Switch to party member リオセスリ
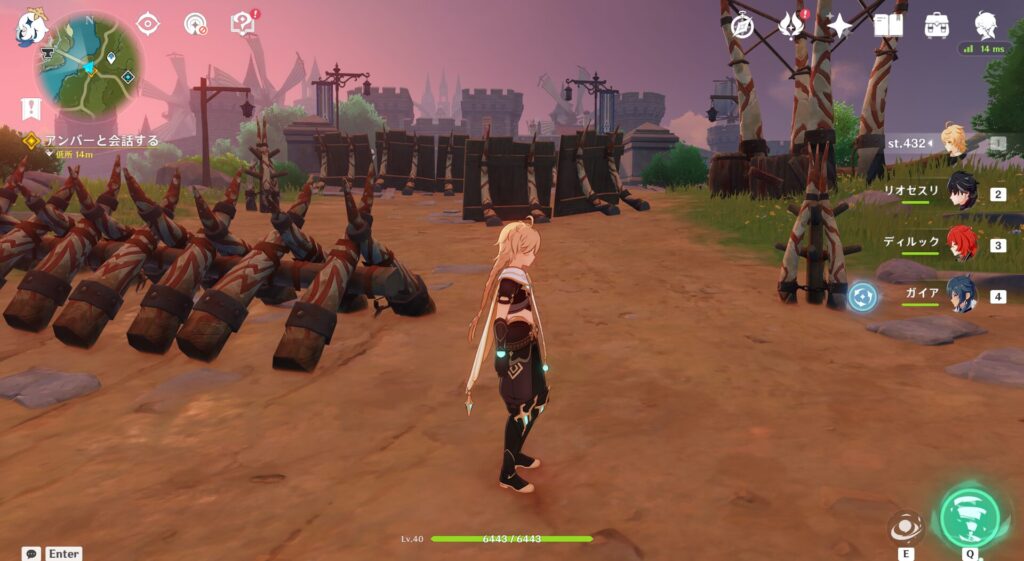The image size is (1024, 561). pyautogui.click(x=960, y=191)
